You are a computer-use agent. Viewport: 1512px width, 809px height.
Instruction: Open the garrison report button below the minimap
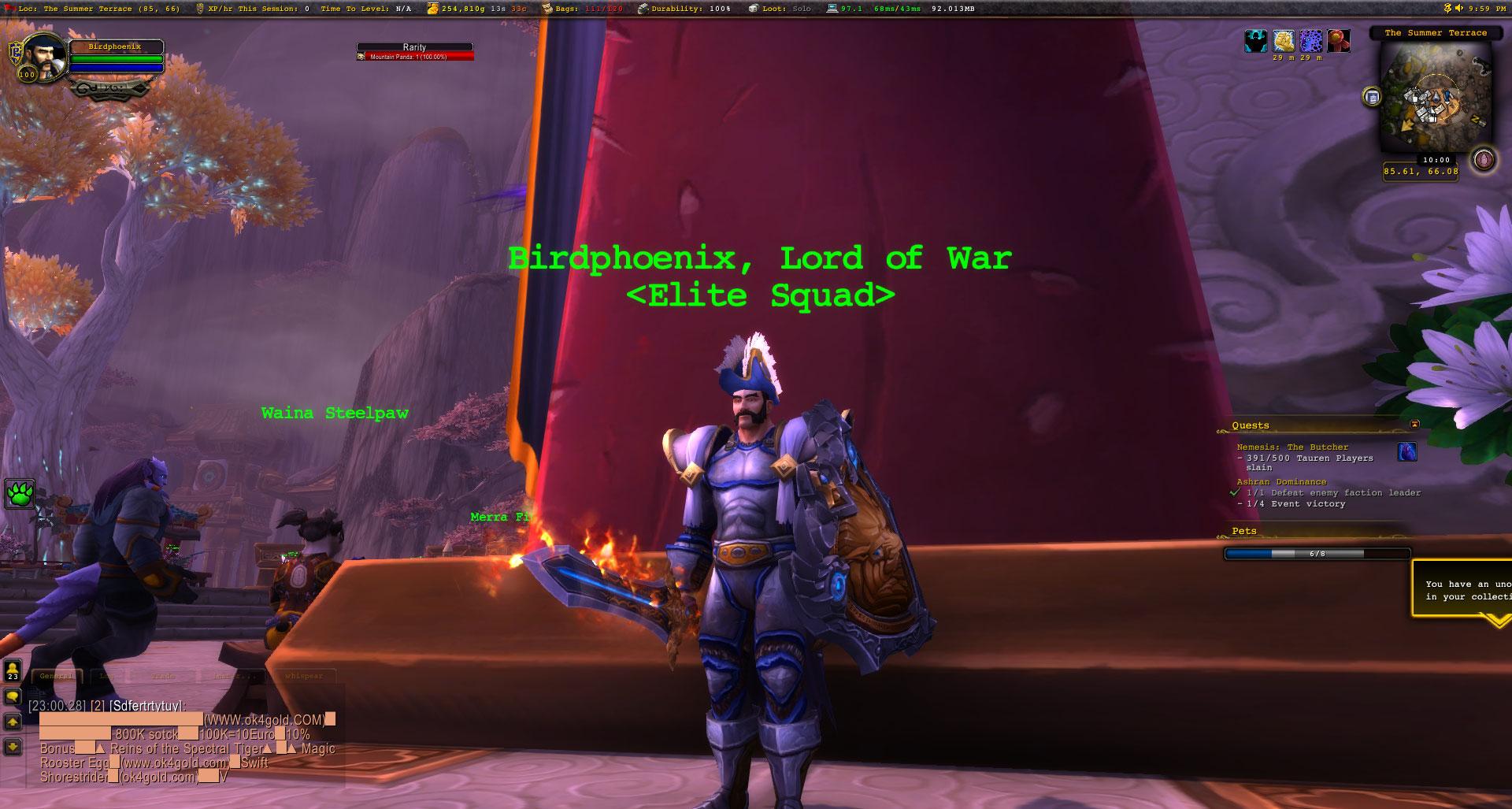click(1484, 160)
